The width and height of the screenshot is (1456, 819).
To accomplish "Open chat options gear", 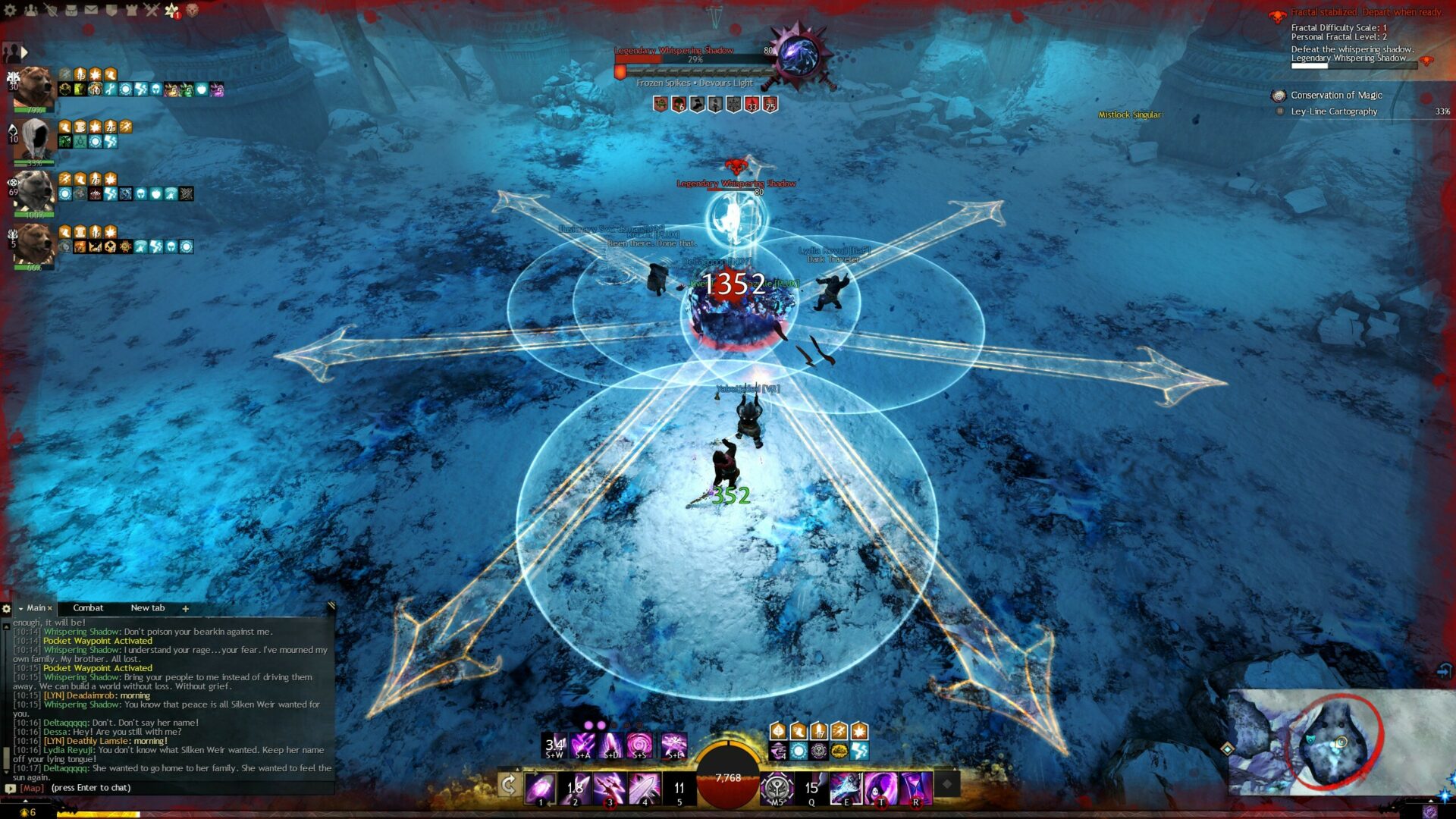I will point(7,608).
